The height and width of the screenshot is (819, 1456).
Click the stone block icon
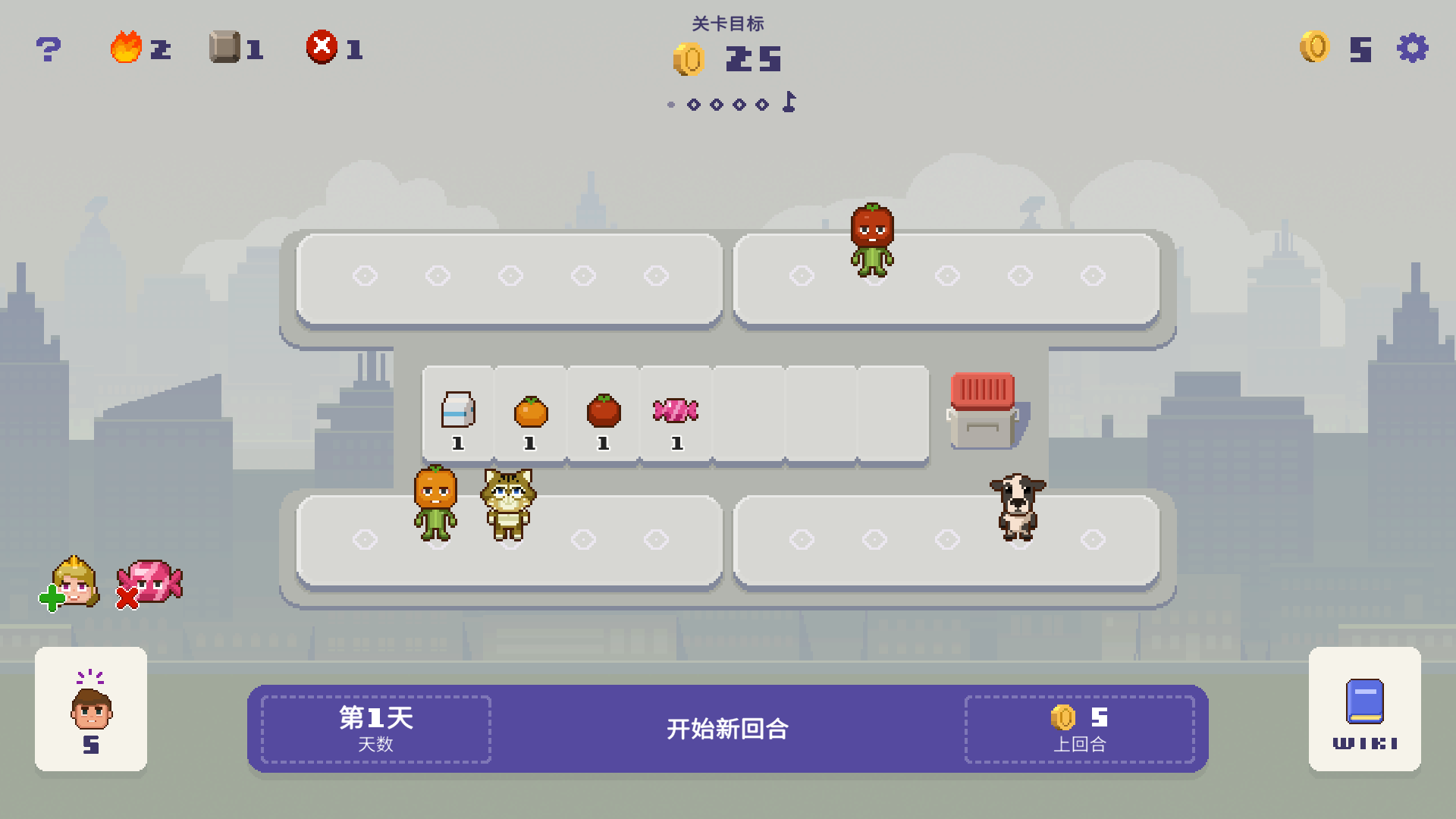(224, 47)
